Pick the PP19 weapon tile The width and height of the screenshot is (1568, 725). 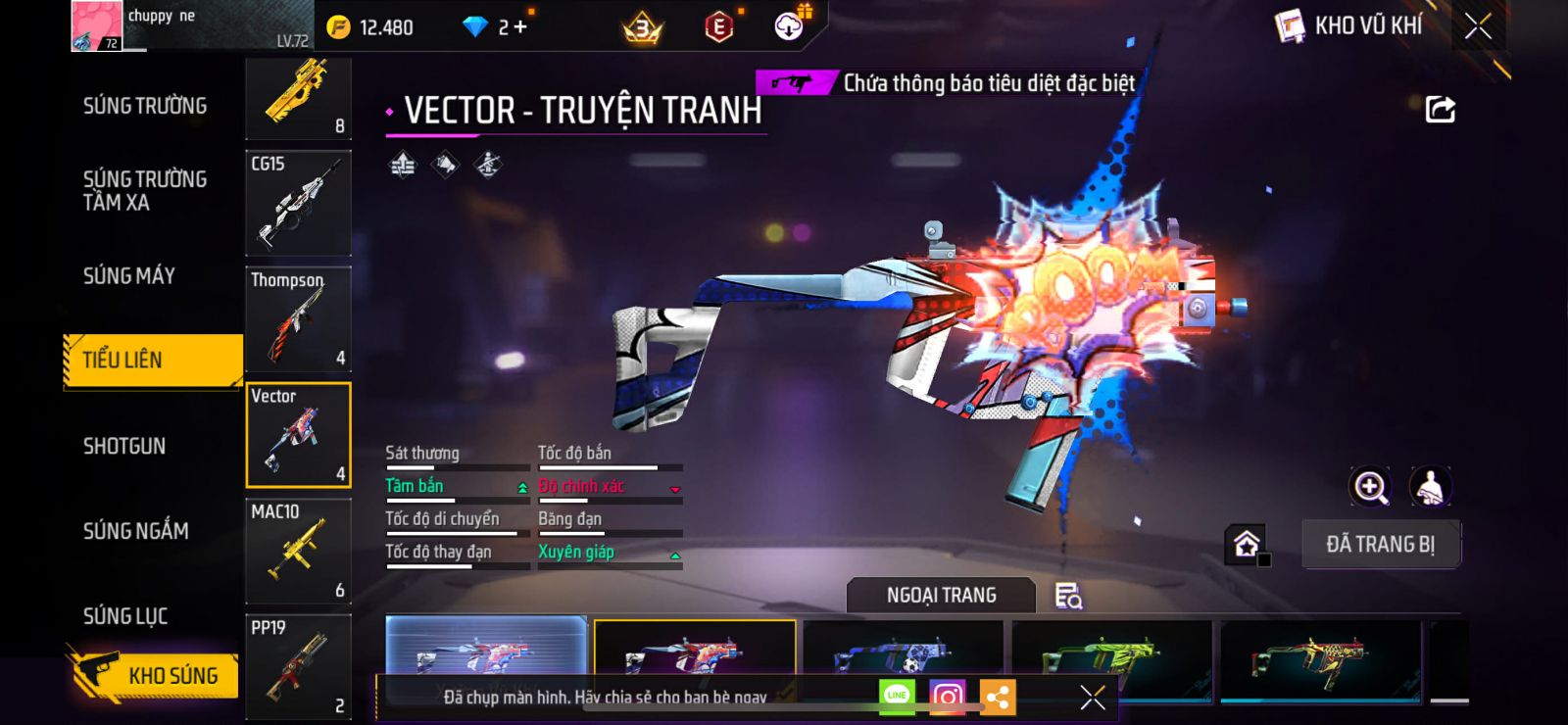[x=298, y=667]
